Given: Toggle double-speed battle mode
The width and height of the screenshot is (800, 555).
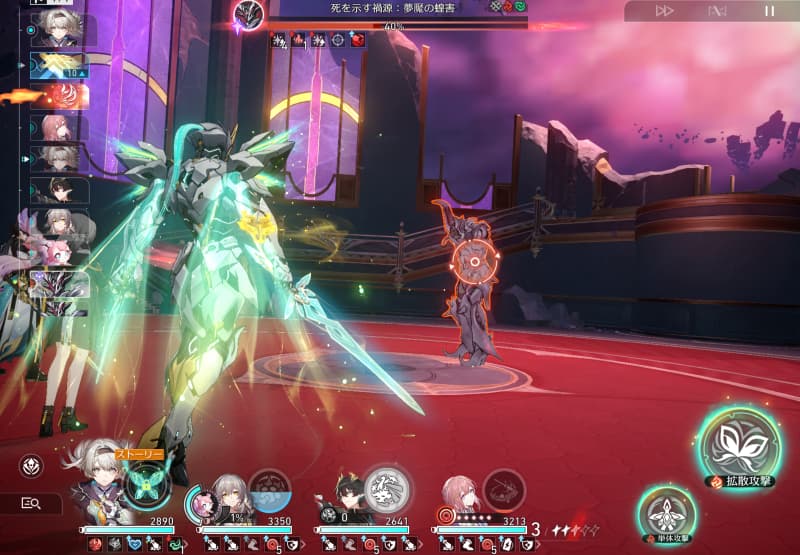Looking at the screenshot, I should (x=664, y=11).
